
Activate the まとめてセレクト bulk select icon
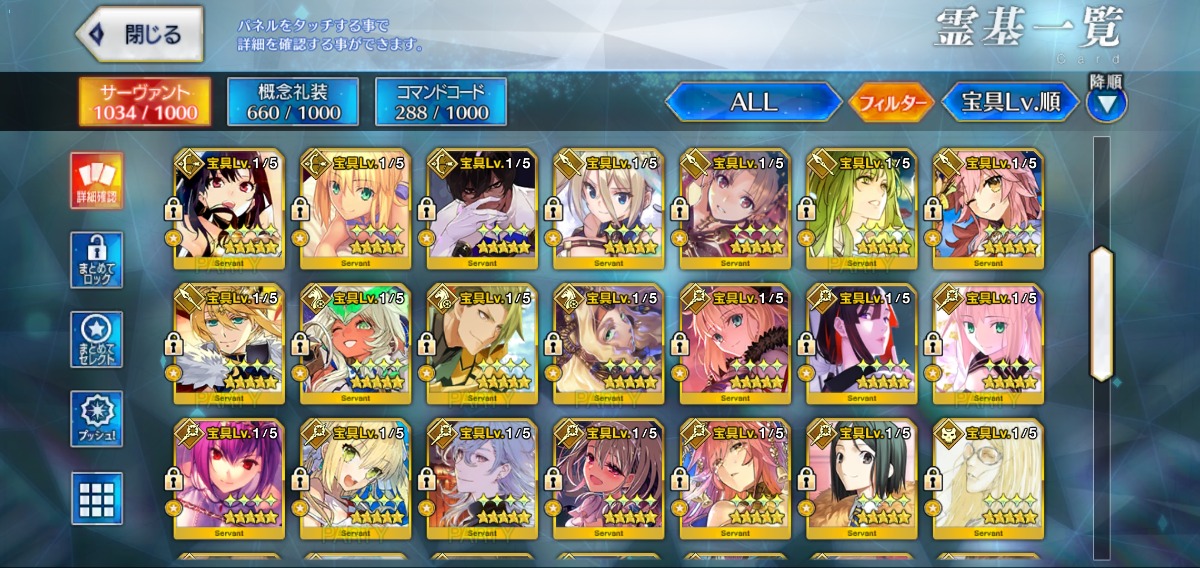click(x=97, y=340)
